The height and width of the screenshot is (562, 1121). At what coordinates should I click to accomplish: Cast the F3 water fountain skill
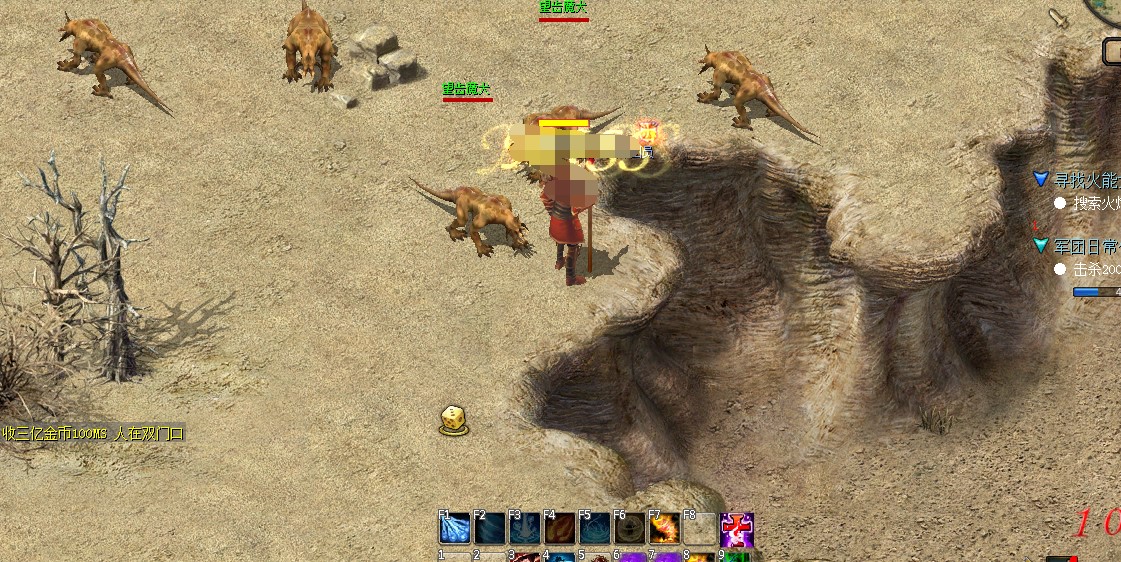click(x=525, y=528)
